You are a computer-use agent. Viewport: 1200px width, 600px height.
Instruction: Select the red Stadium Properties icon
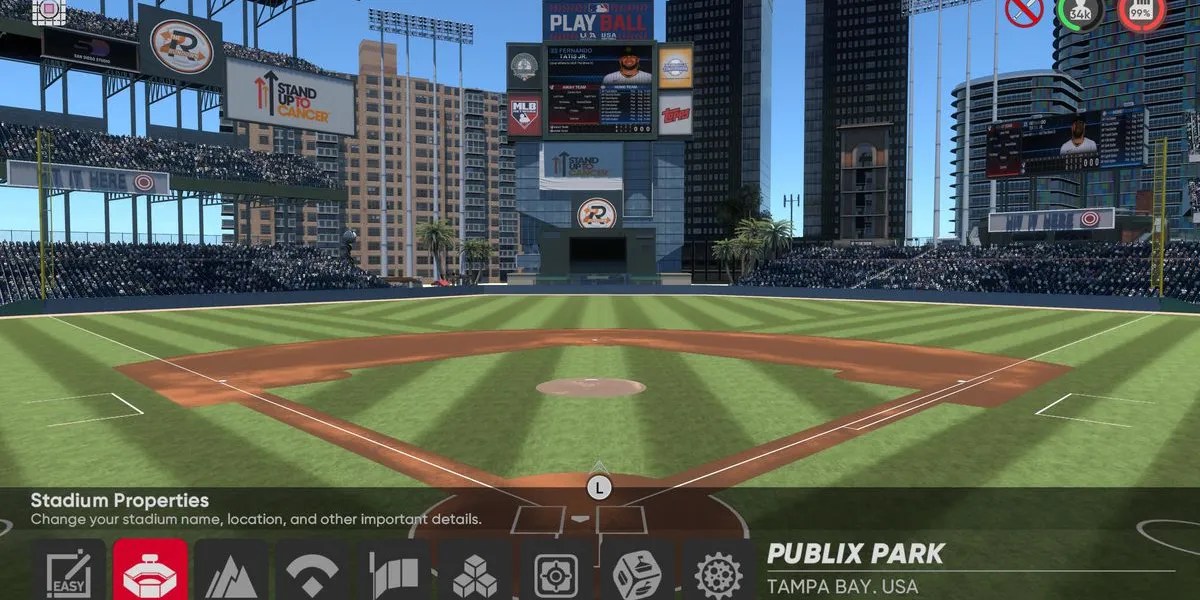click(x=150, y=572)
